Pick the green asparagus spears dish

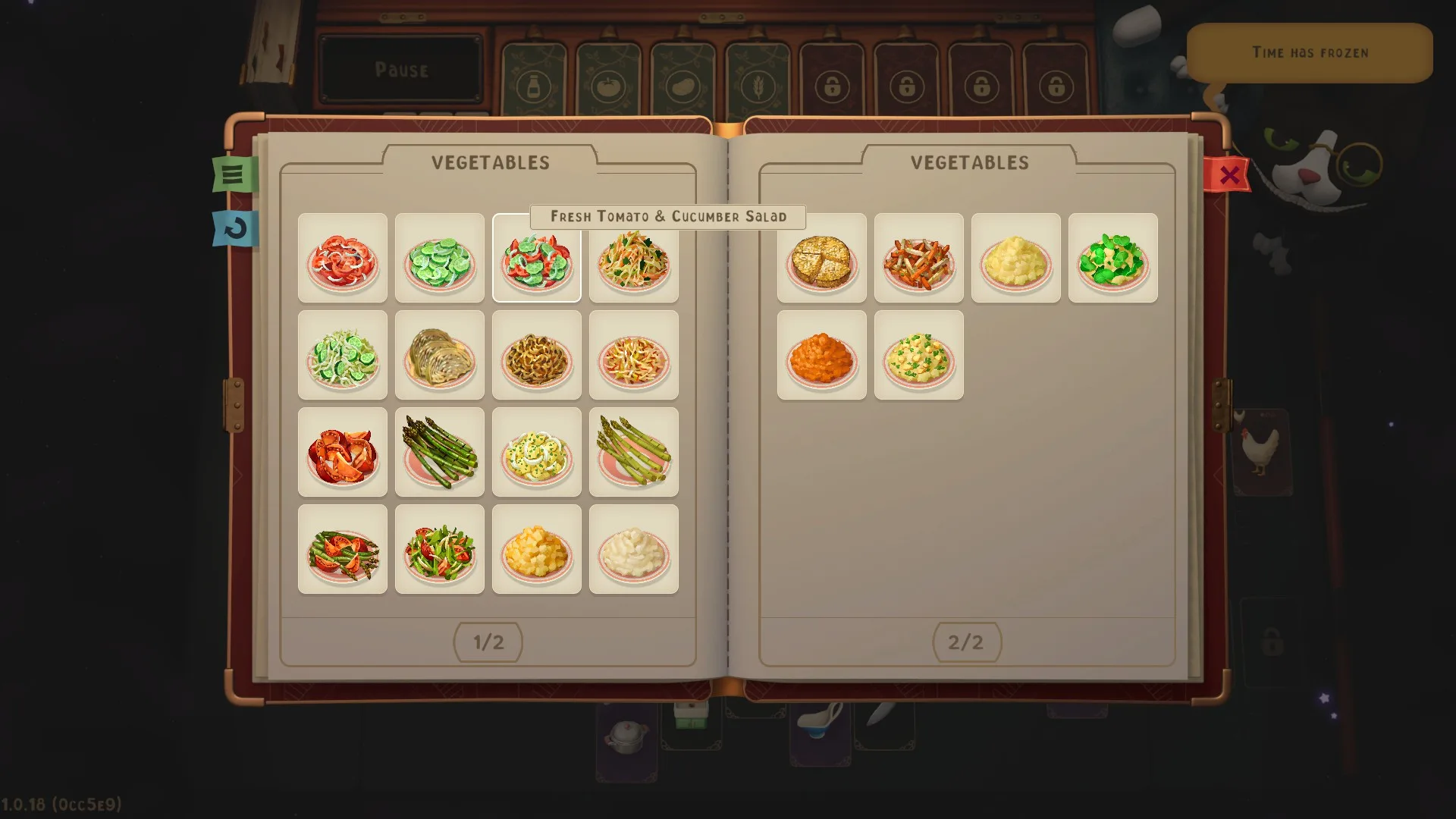[440, 453]
